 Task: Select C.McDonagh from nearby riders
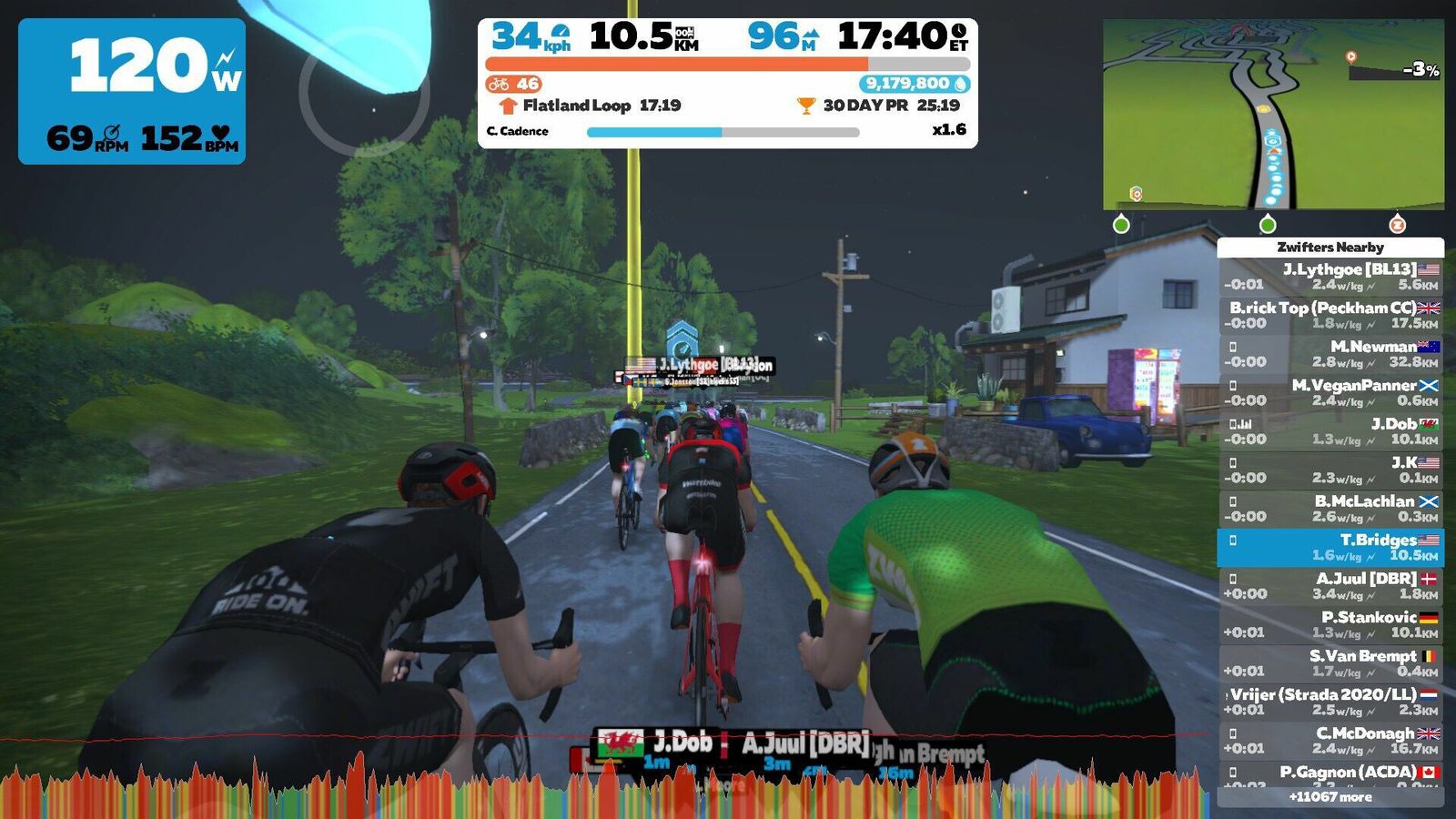coord(1330,741)
